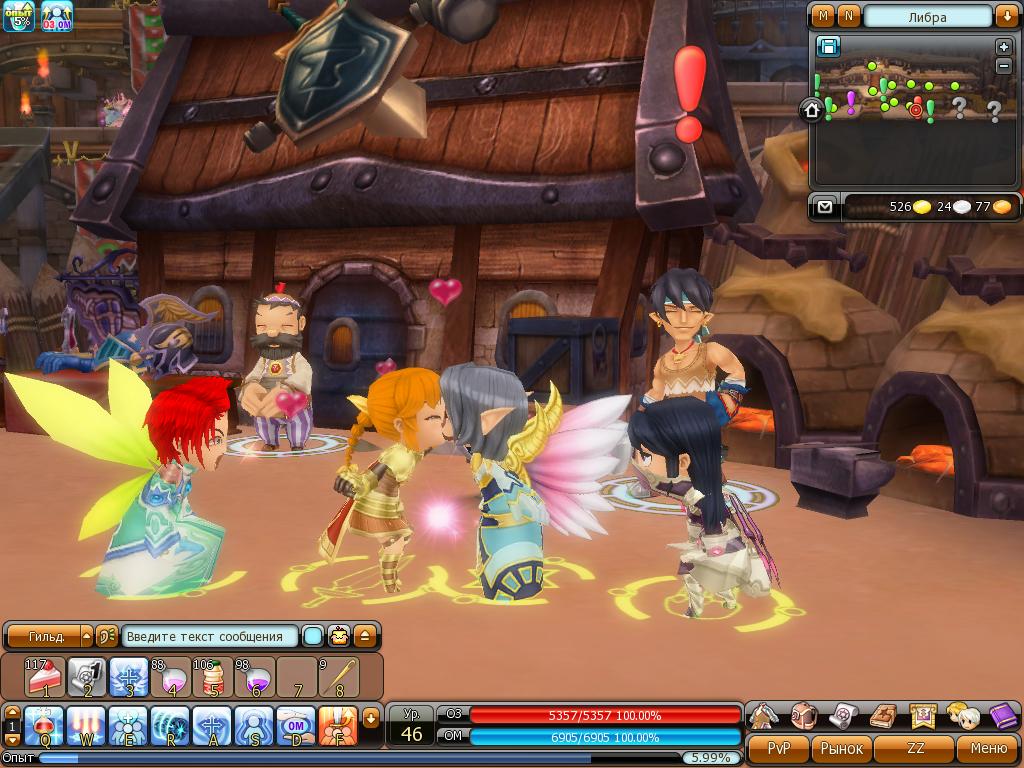Open the mail envelope icon

click(x=824, y=207)
